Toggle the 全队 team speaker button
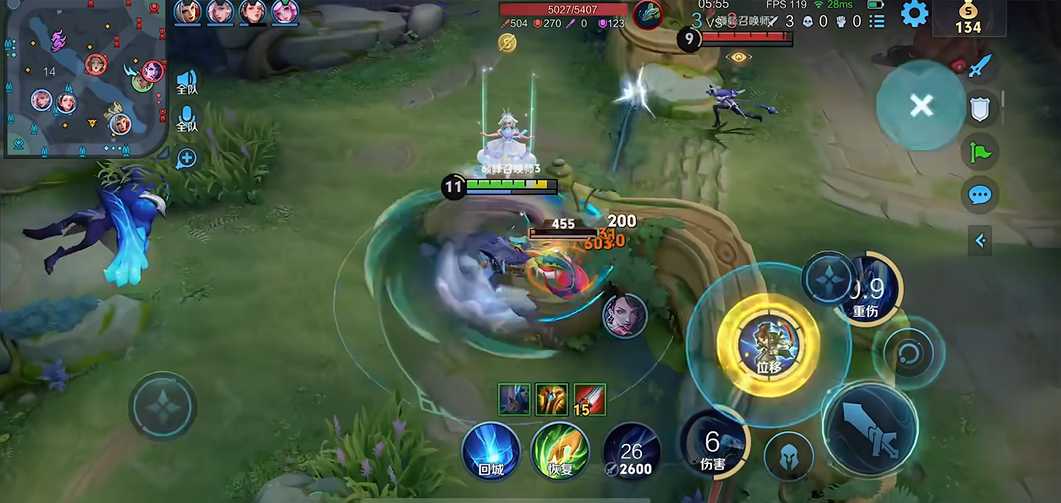This screenshot has width=1061, height=503. tap(186, 82)
